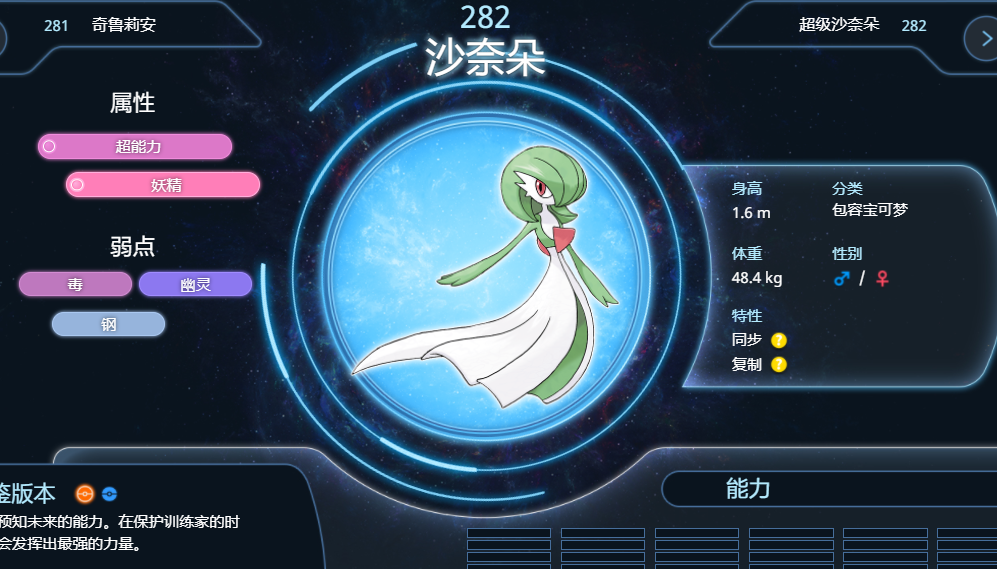Open the 毒 weakness type

click(75, 285)
